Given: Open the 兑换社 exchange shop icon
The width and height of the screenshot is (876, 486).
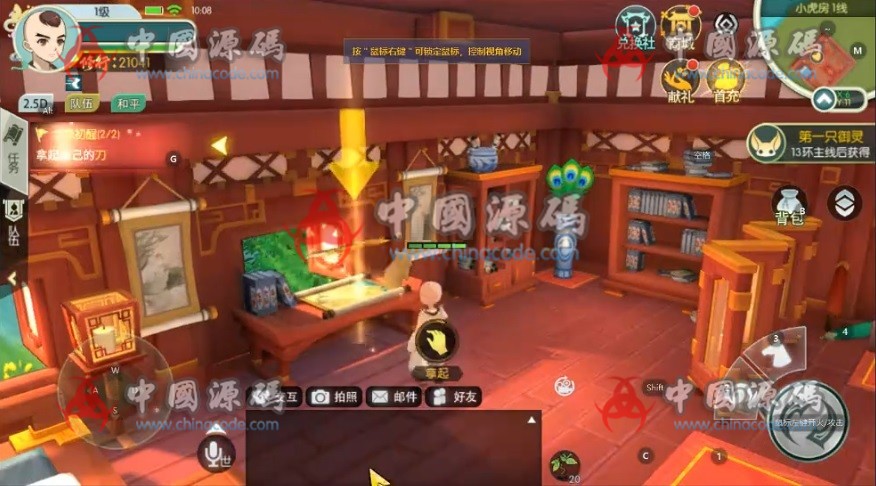Looking at the screenshot, I should click(x=634, y=26).
